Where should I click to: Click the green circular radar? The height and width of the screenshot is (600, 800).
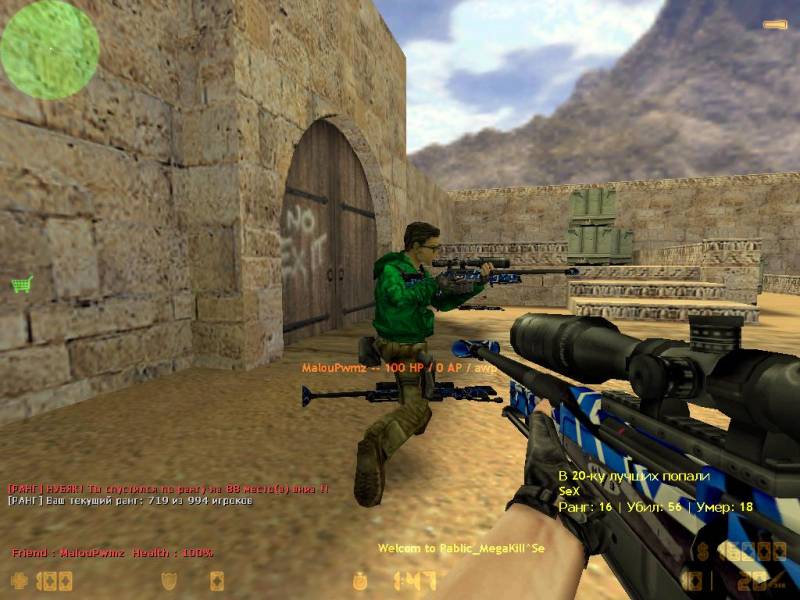(49, 49)
